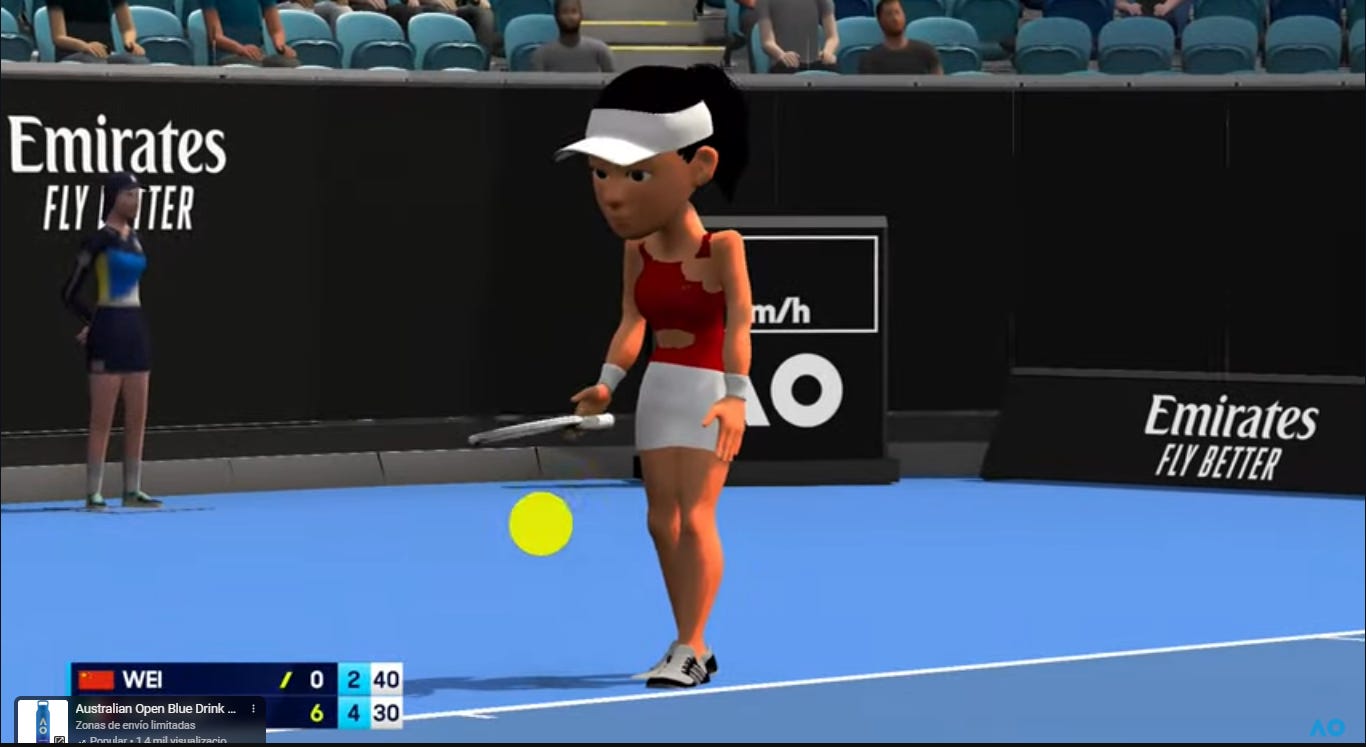Click the three-dot menu on the product card
The width and height of the screenshot is (1366, 747).
click(x=253, y=709)
